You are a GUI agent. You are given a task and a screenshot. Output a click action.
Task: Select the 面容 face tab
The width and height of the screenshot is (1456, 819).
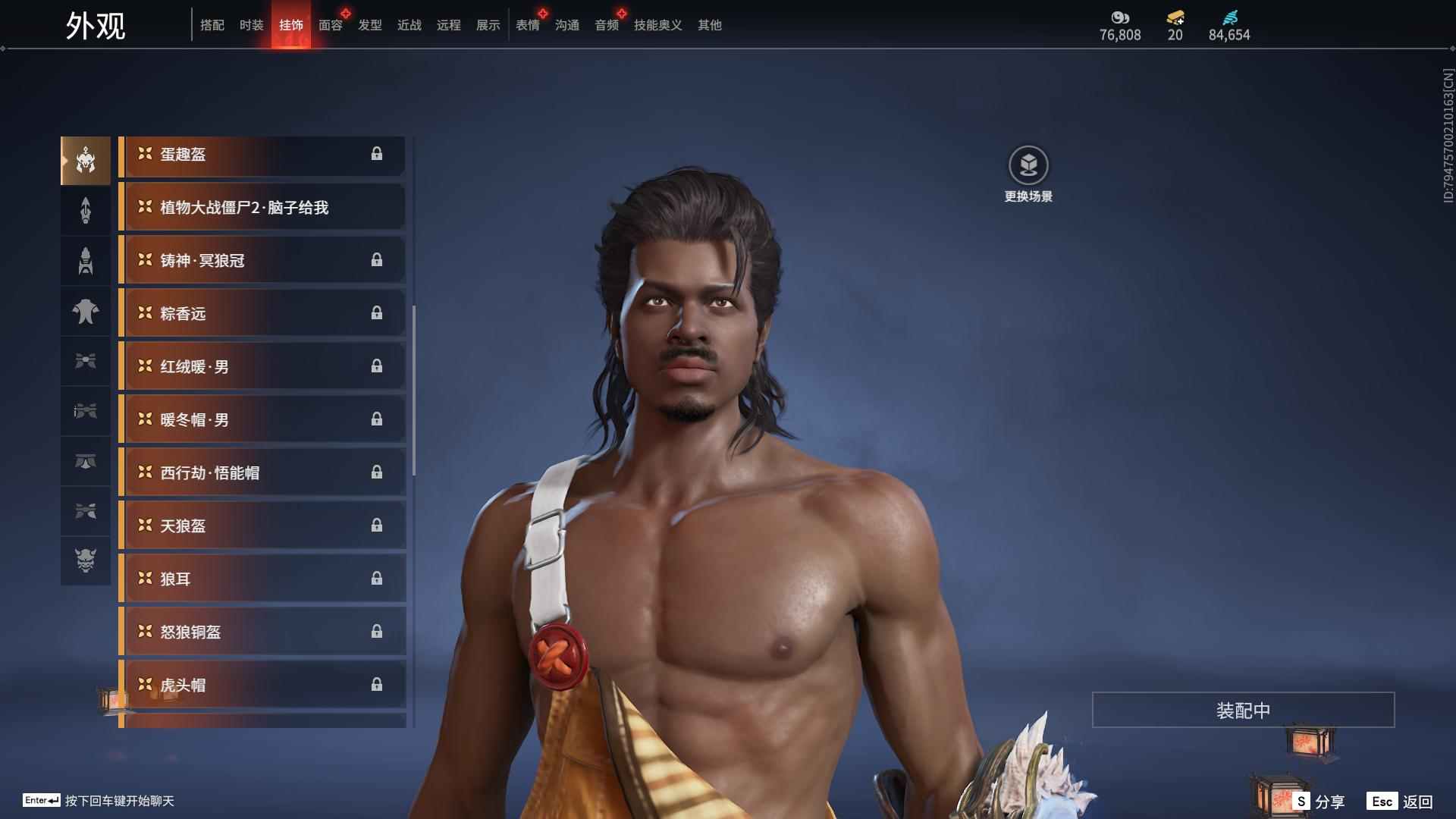point(331,25)
